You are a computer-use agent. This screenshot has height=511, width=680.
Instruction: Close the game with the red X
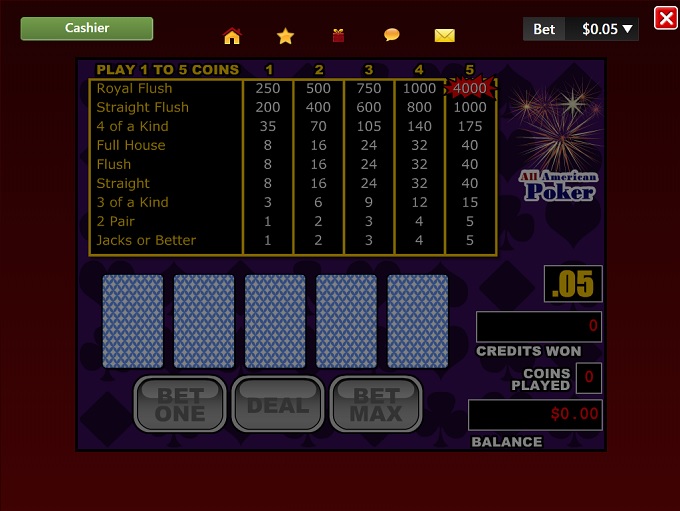coord(665,18)
